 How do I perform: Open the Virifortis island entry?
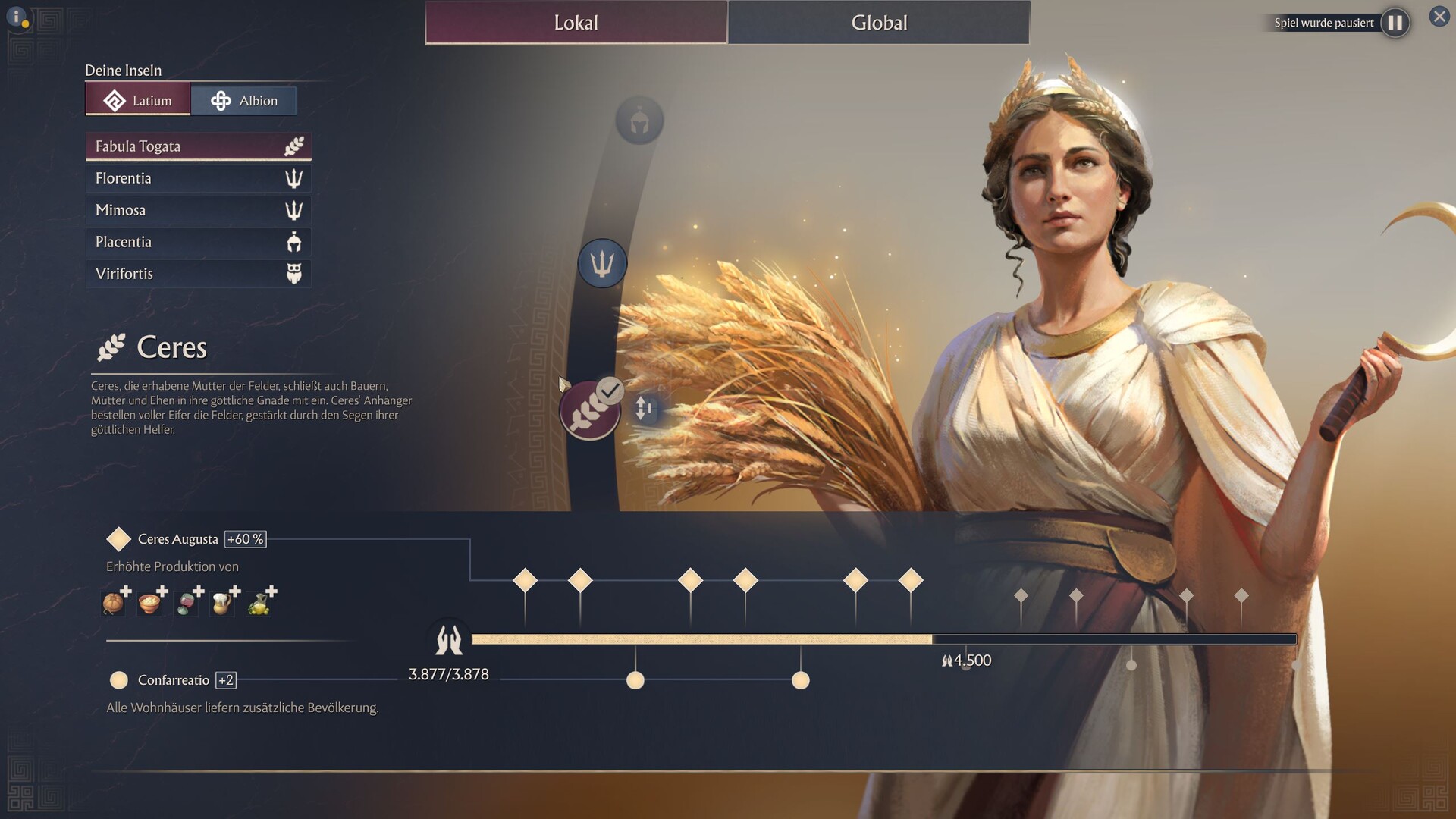pyautogui.click(x=198, y=274)
